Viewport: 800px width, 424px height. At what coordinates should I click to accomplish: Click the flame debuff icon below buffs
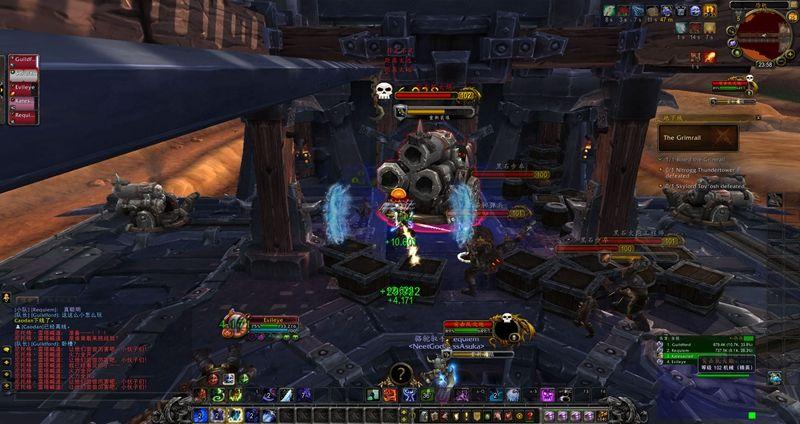(x=709, y=57)
